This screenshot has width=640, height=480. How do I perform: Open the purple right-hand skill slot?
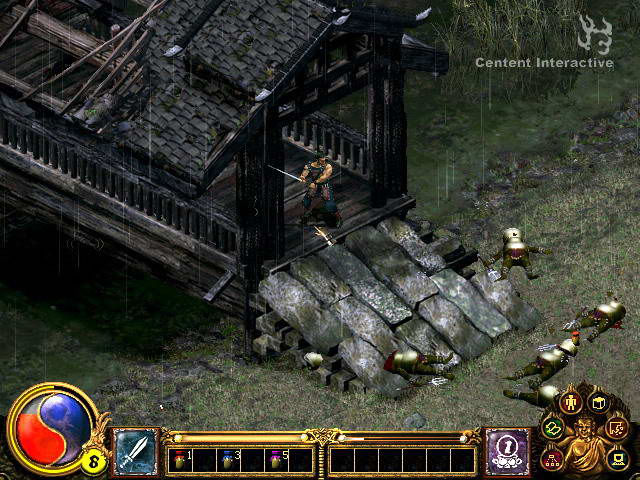(506, 451)
